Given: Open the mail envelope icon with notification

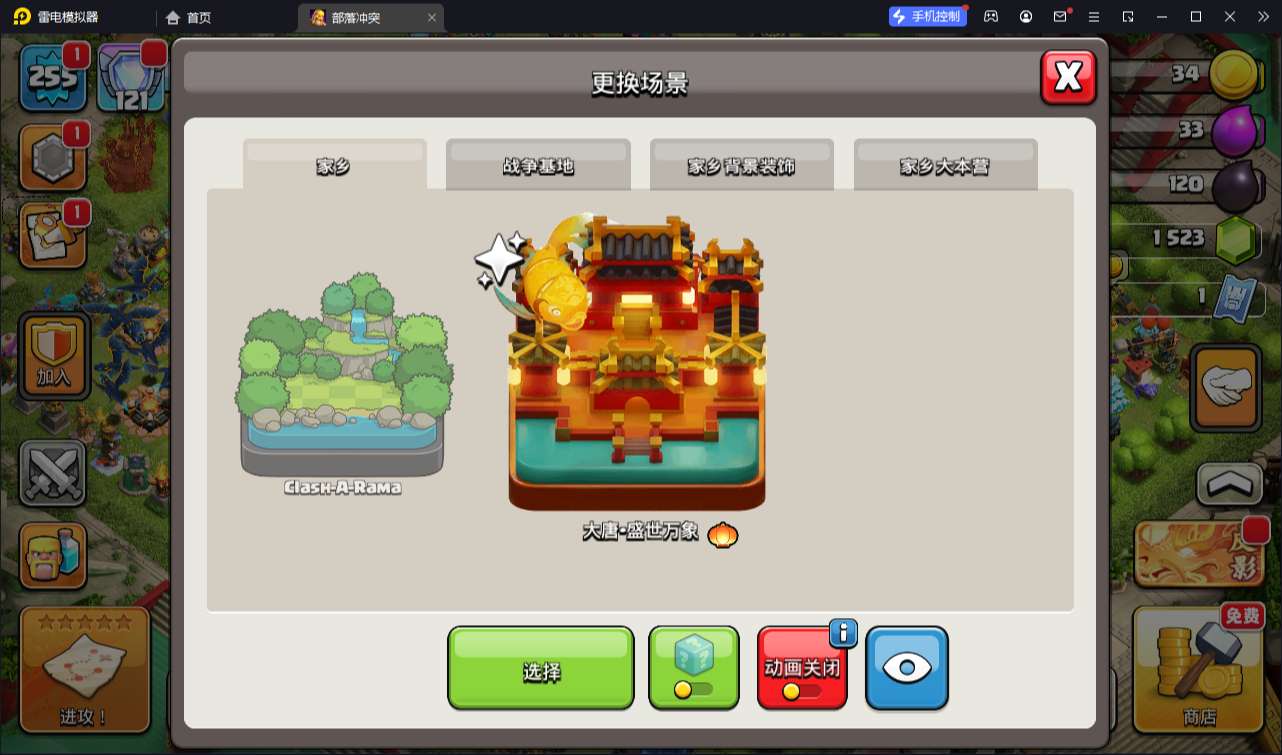Looking at the screenshot, I should (1061, 17).
